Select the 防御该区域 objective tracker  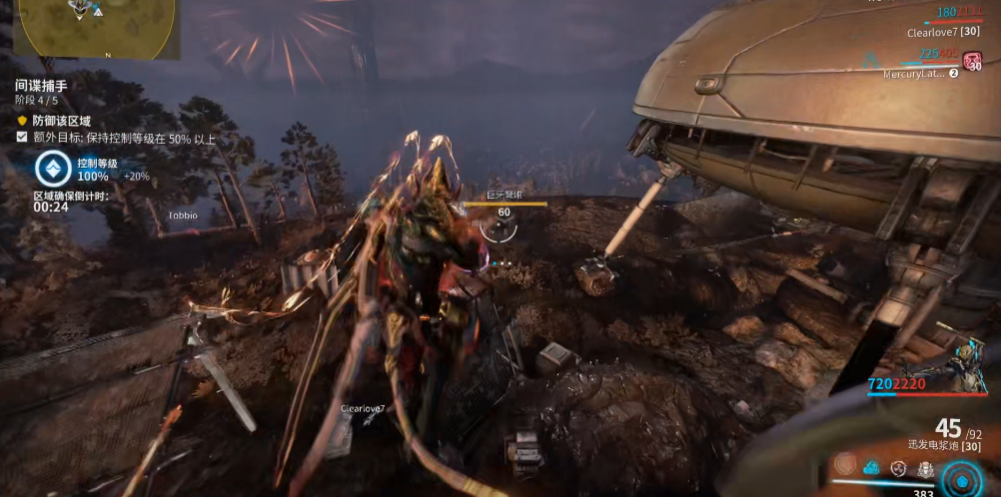click(66, 119)
